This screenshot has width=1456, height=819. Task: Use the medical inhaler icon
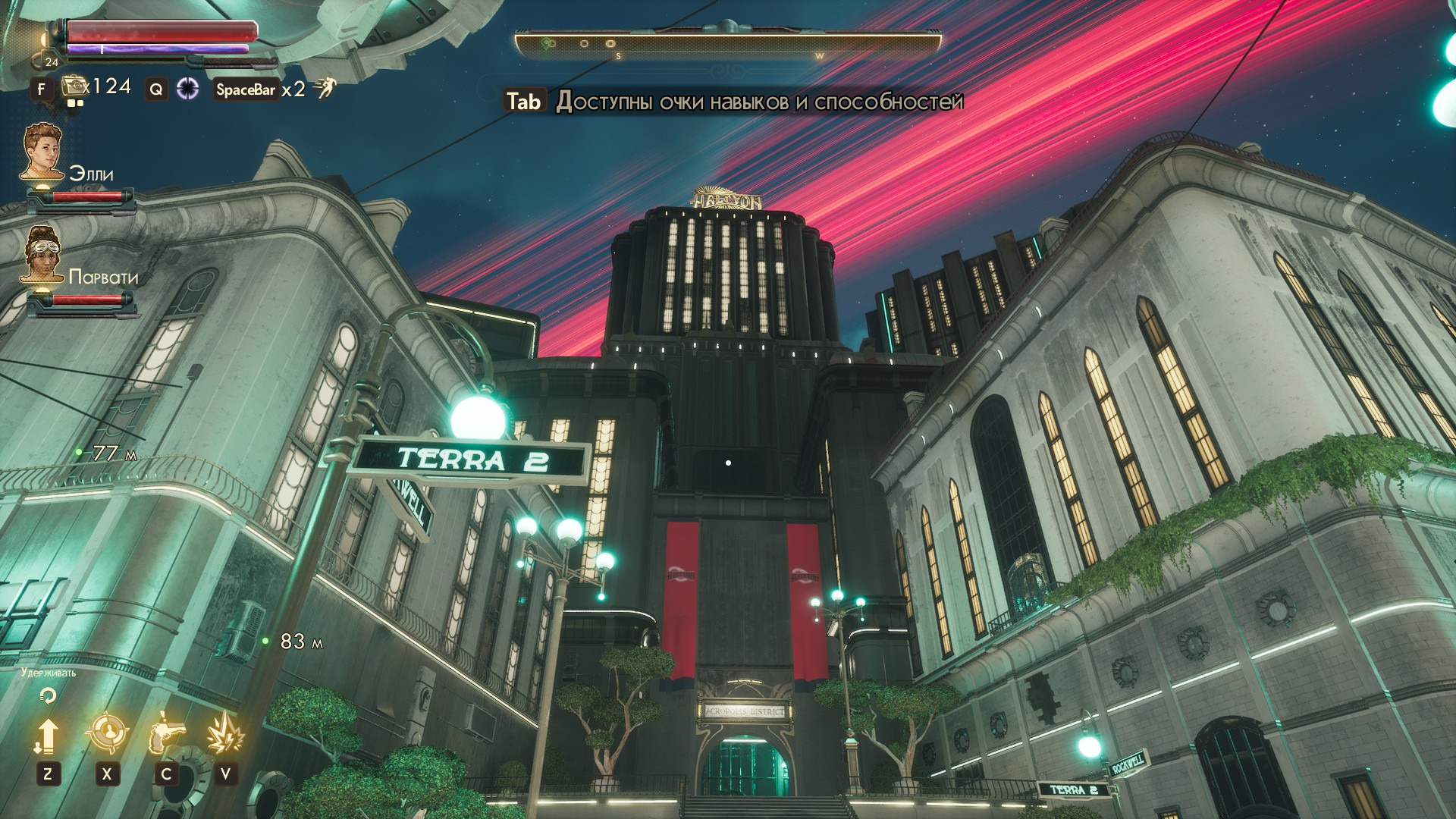[73, 86]
